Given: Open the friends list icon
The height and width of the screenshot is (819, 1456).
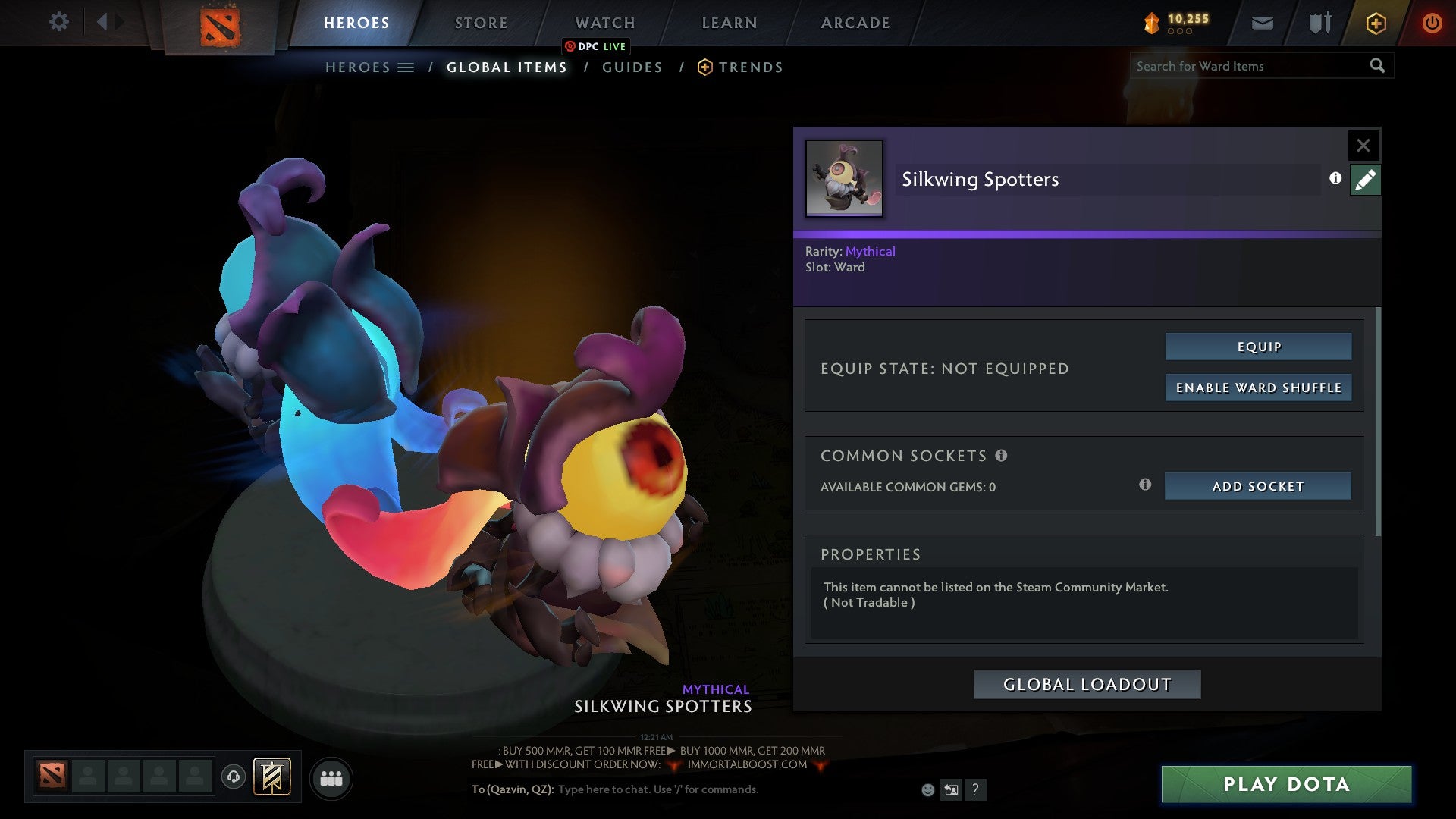Looking at the screenshot, I should (x=331, y=778).
